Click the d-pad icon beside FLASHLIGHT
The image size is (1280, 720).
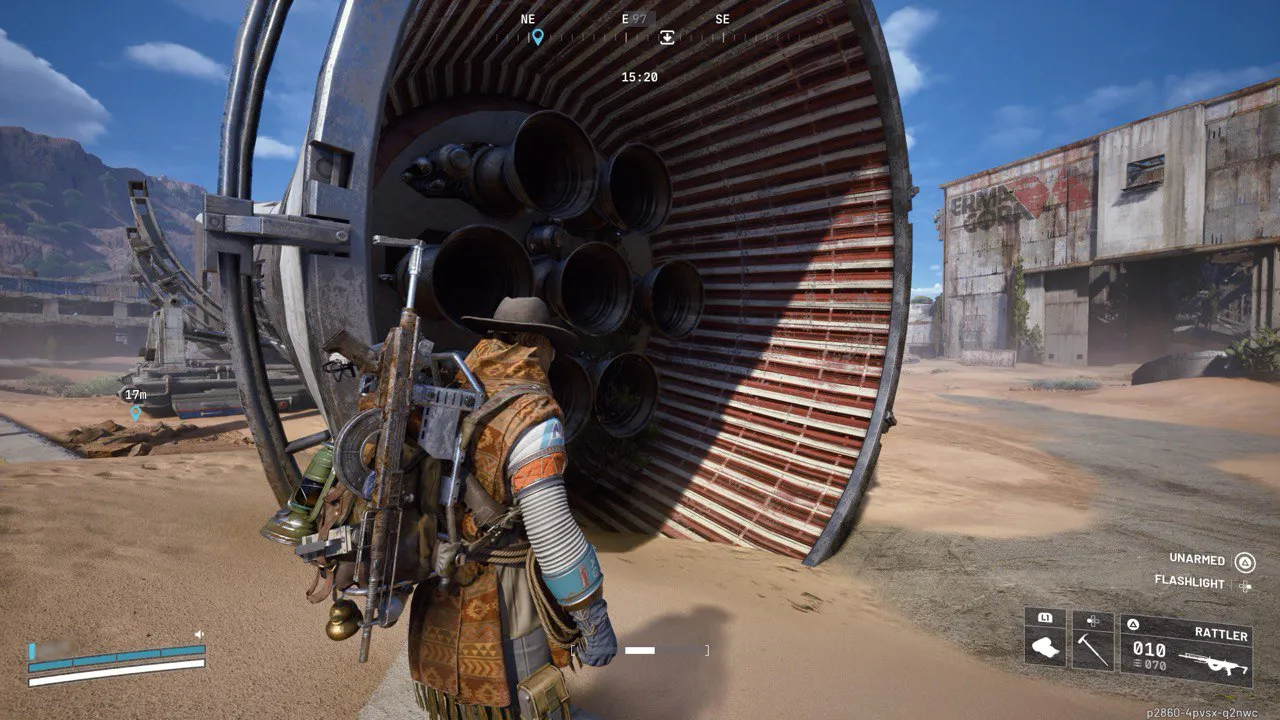[x=1244, y=585]
